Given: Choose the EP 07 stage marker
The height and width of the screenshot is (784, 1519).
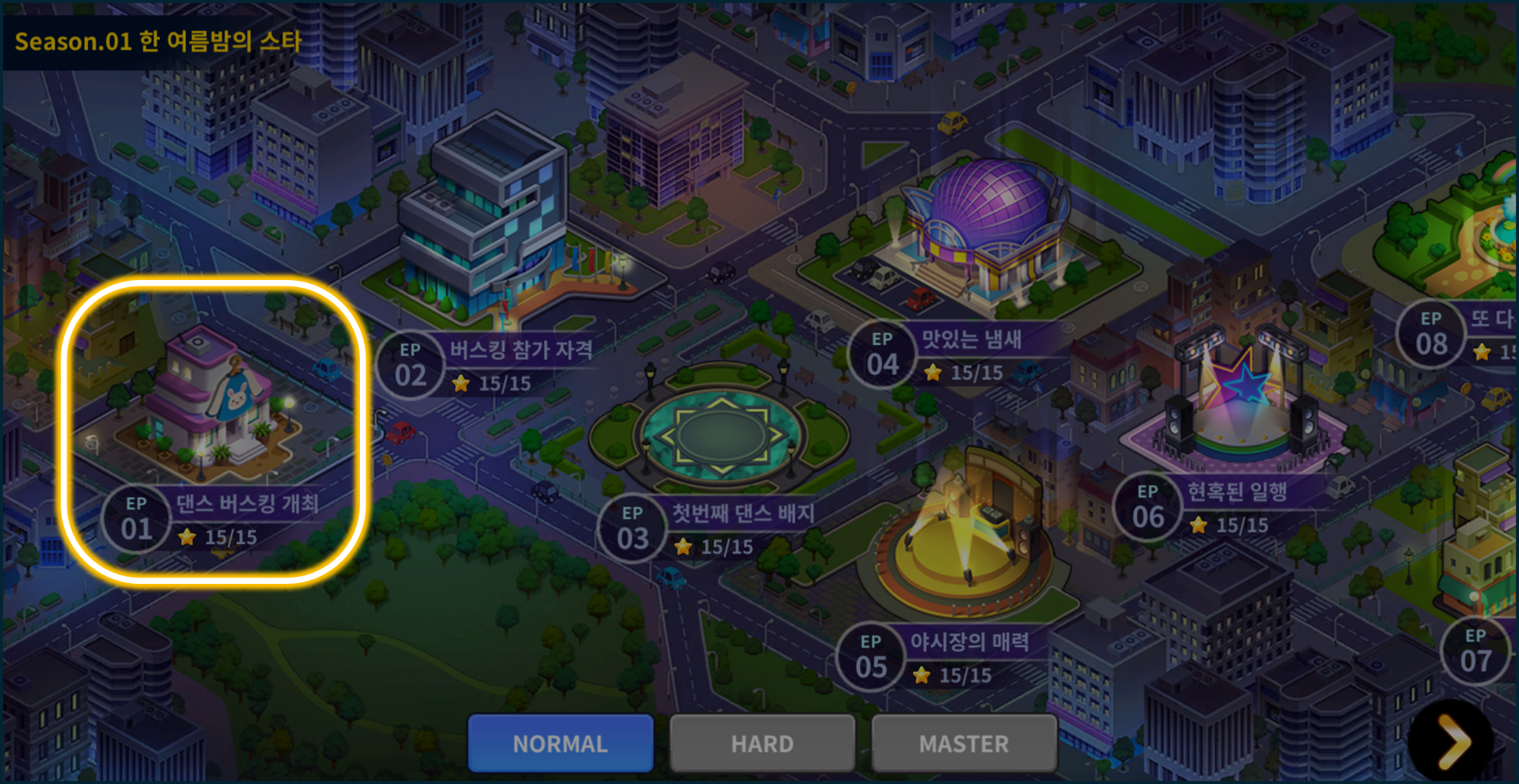Looking at the screenshot, I should pyautogui.click(x=1475, y=652).
